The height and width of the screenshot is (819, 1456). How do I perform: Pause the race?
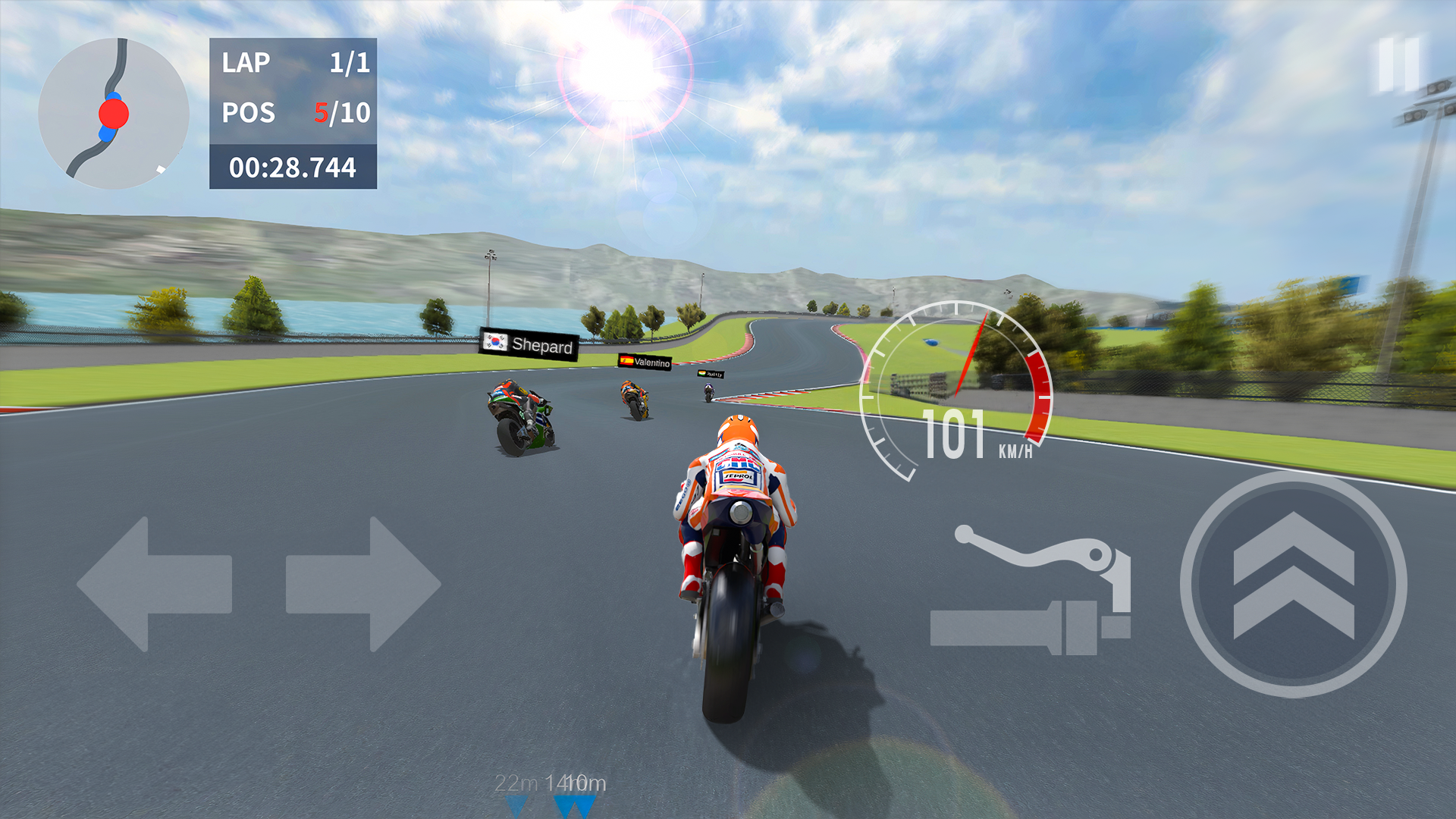coord(1398,65)
